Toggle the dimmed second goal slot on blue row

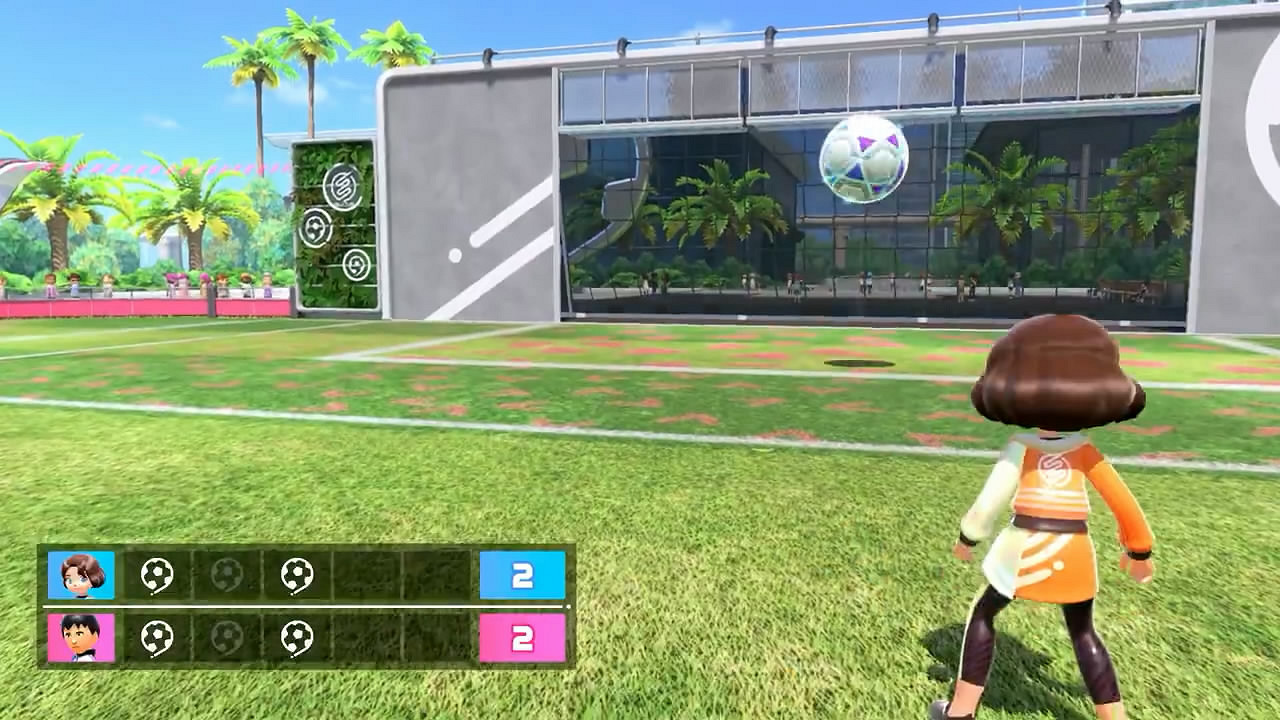[x=225, y=573]
